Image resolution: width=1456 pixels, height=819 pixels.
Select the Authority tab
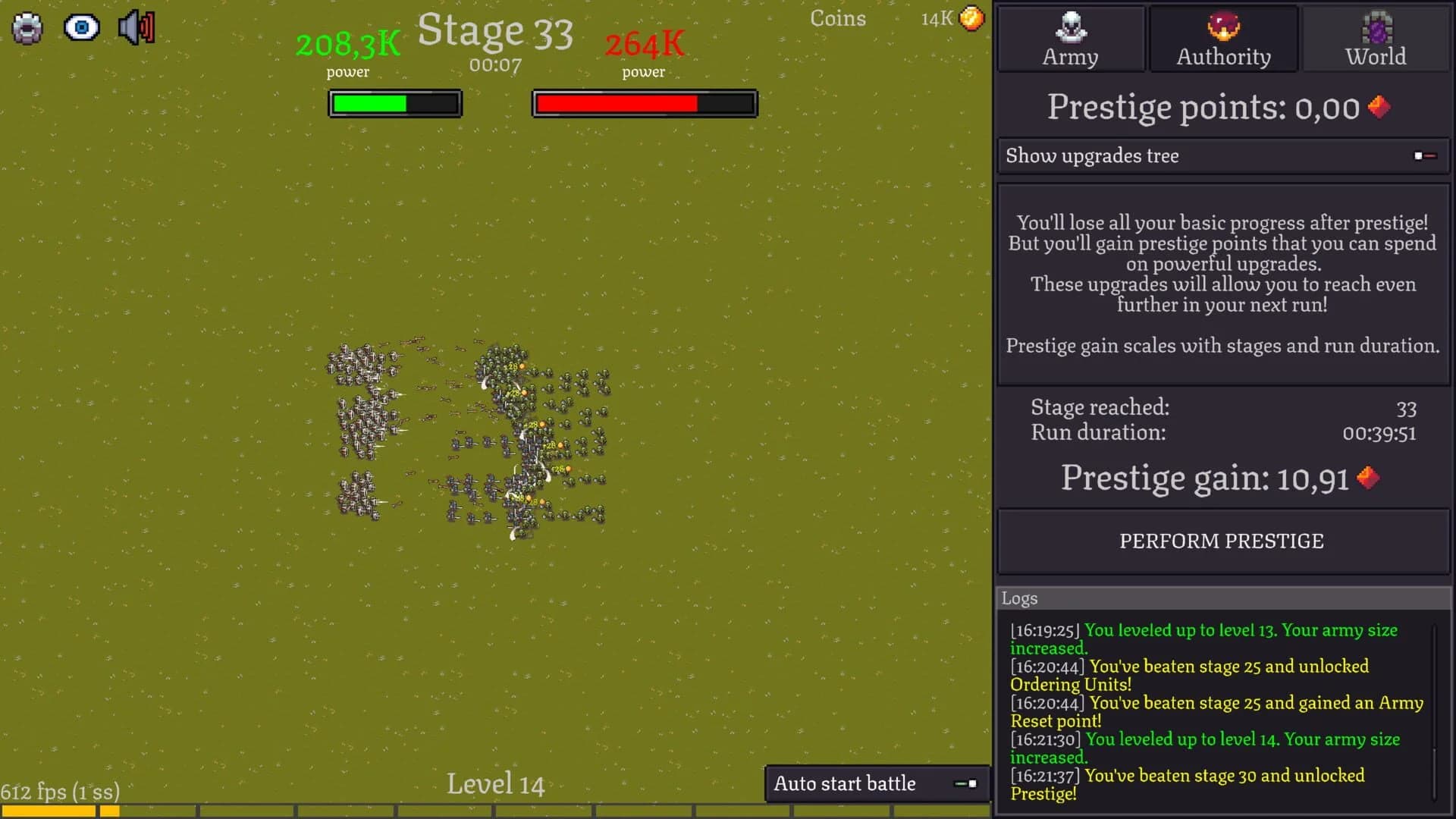tap(1222, 38)
